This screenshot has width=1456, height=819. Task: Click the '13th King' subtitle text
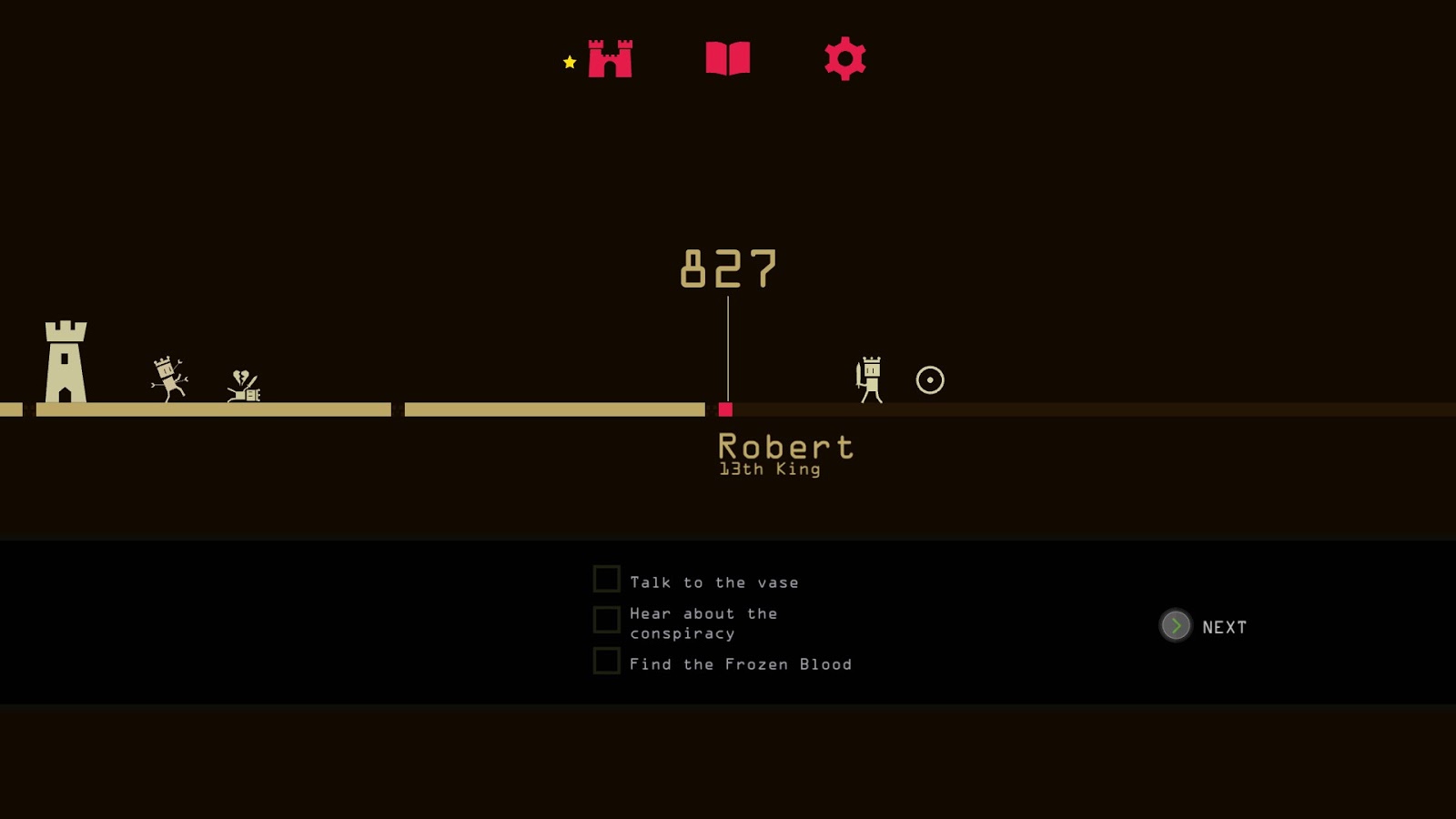coord(767,469)
